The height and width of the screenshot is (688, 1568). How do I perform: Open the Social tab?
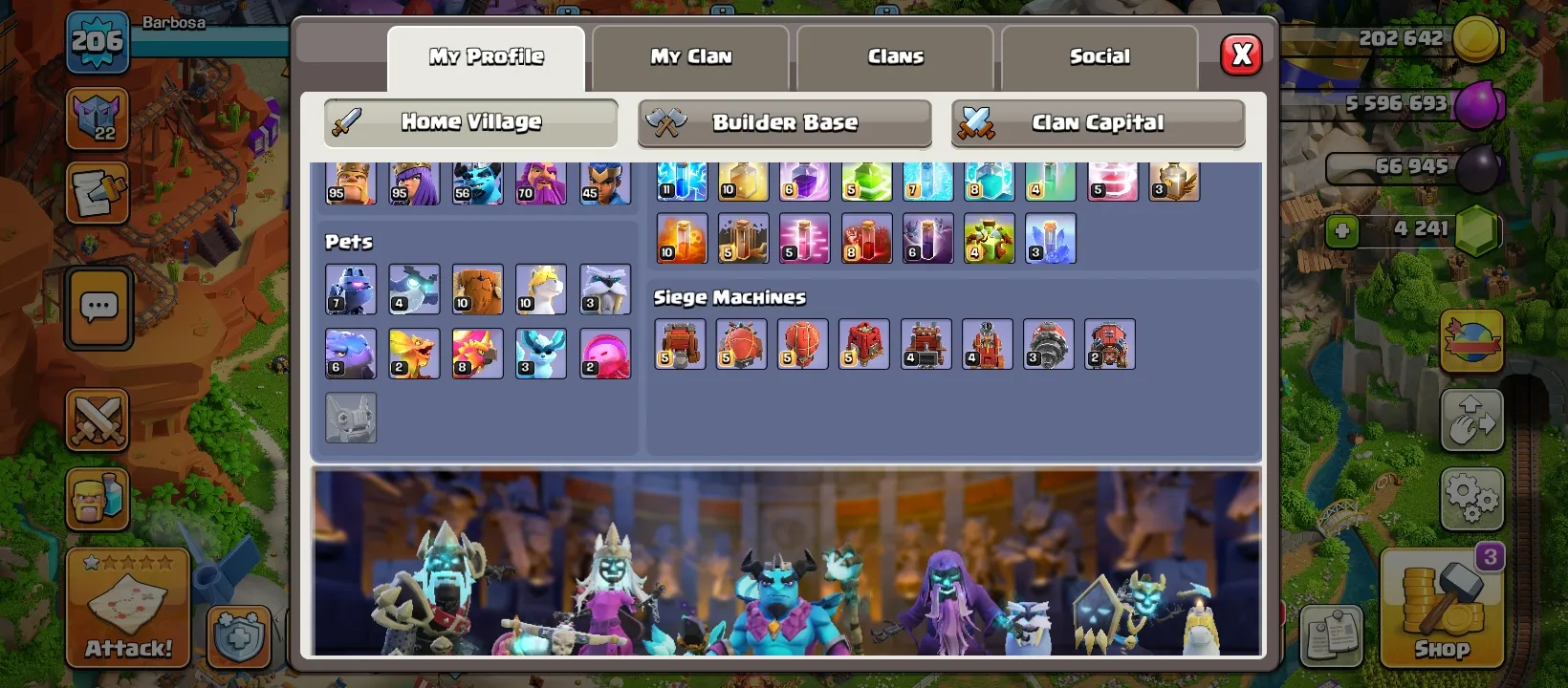(1099, 56)
